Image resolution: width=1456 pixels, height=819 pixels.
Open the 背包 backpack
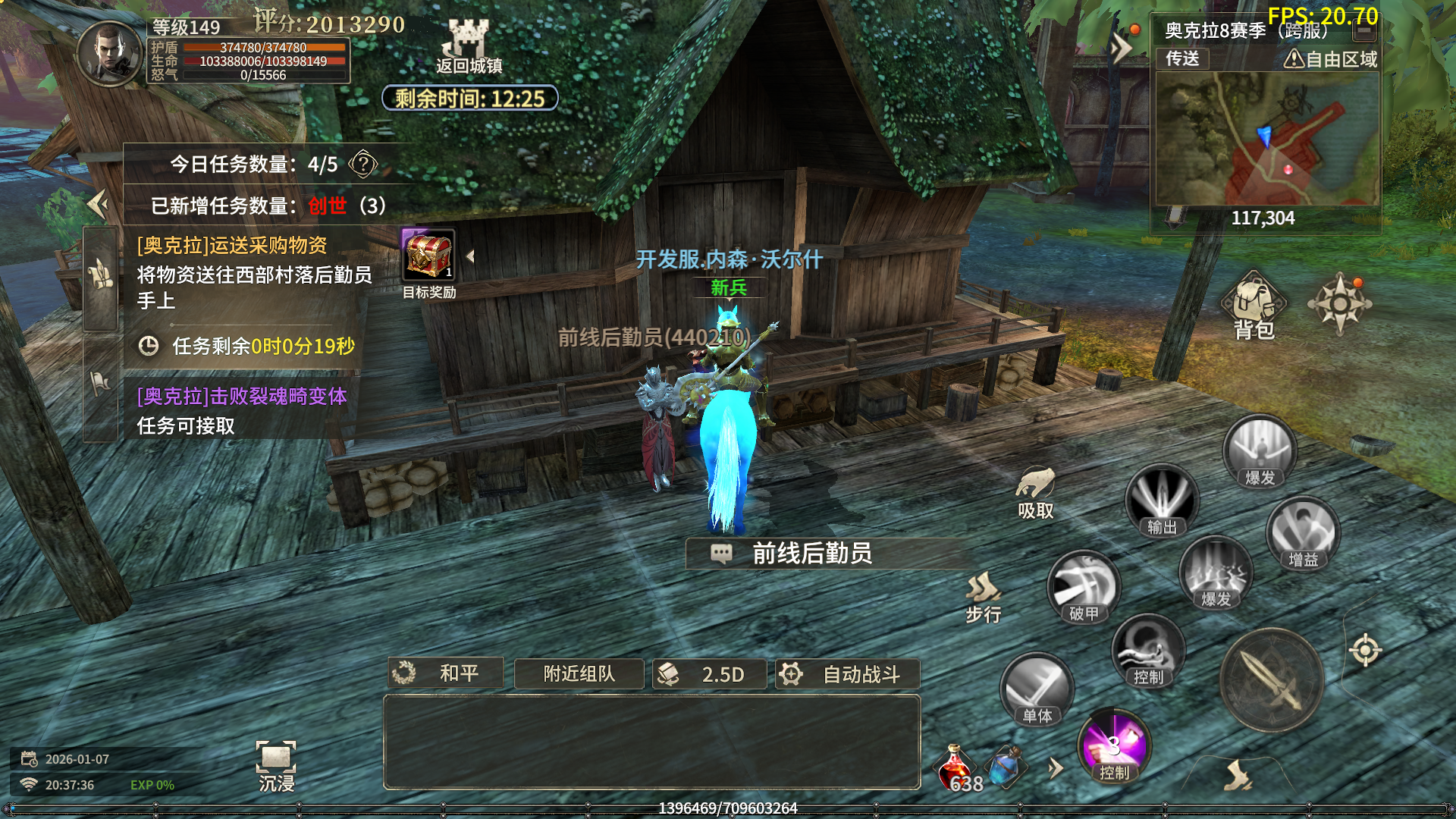tap(1253, 306)
